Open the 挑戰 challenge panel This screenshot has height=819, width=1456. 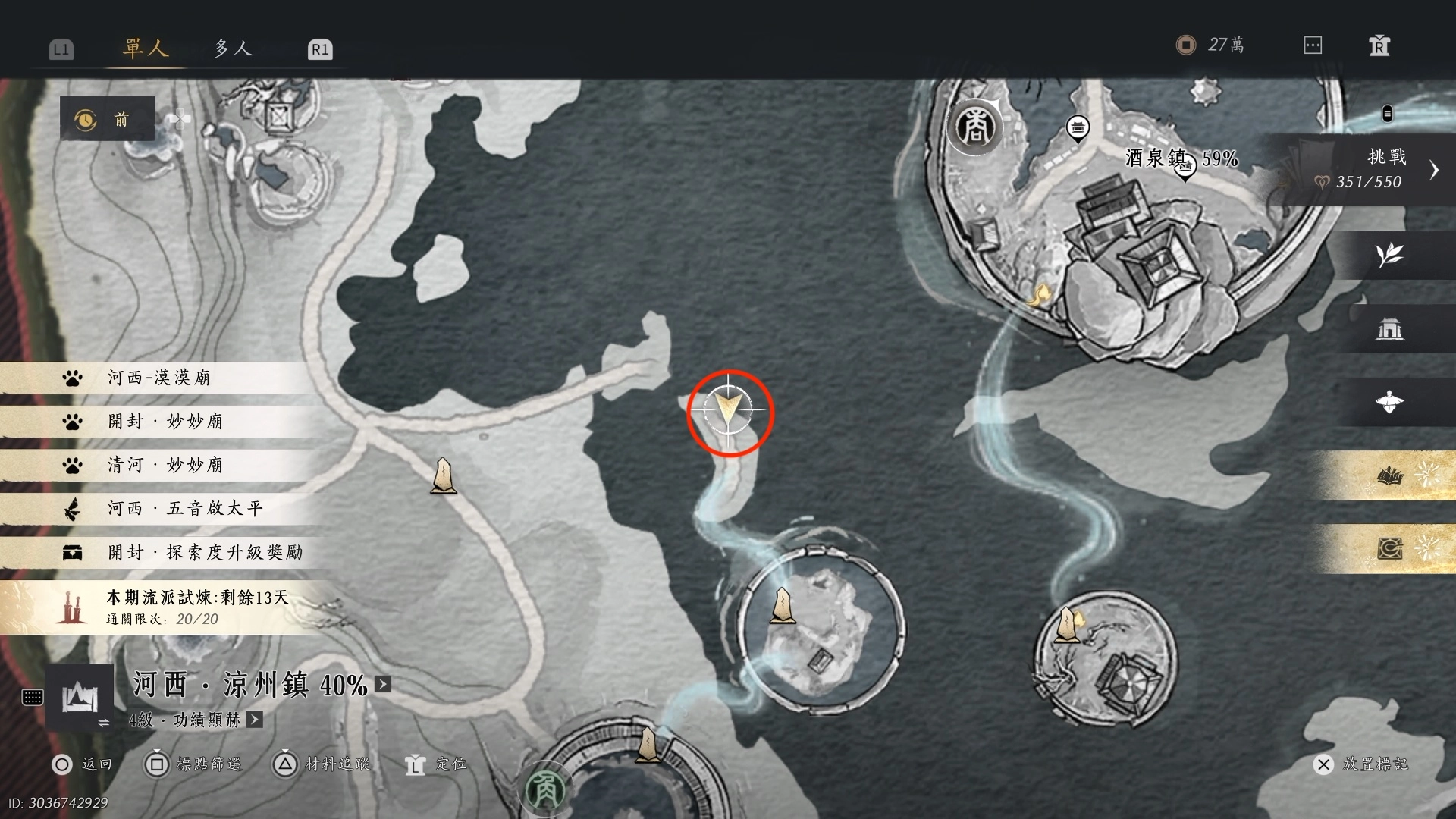coord(1386,168)
